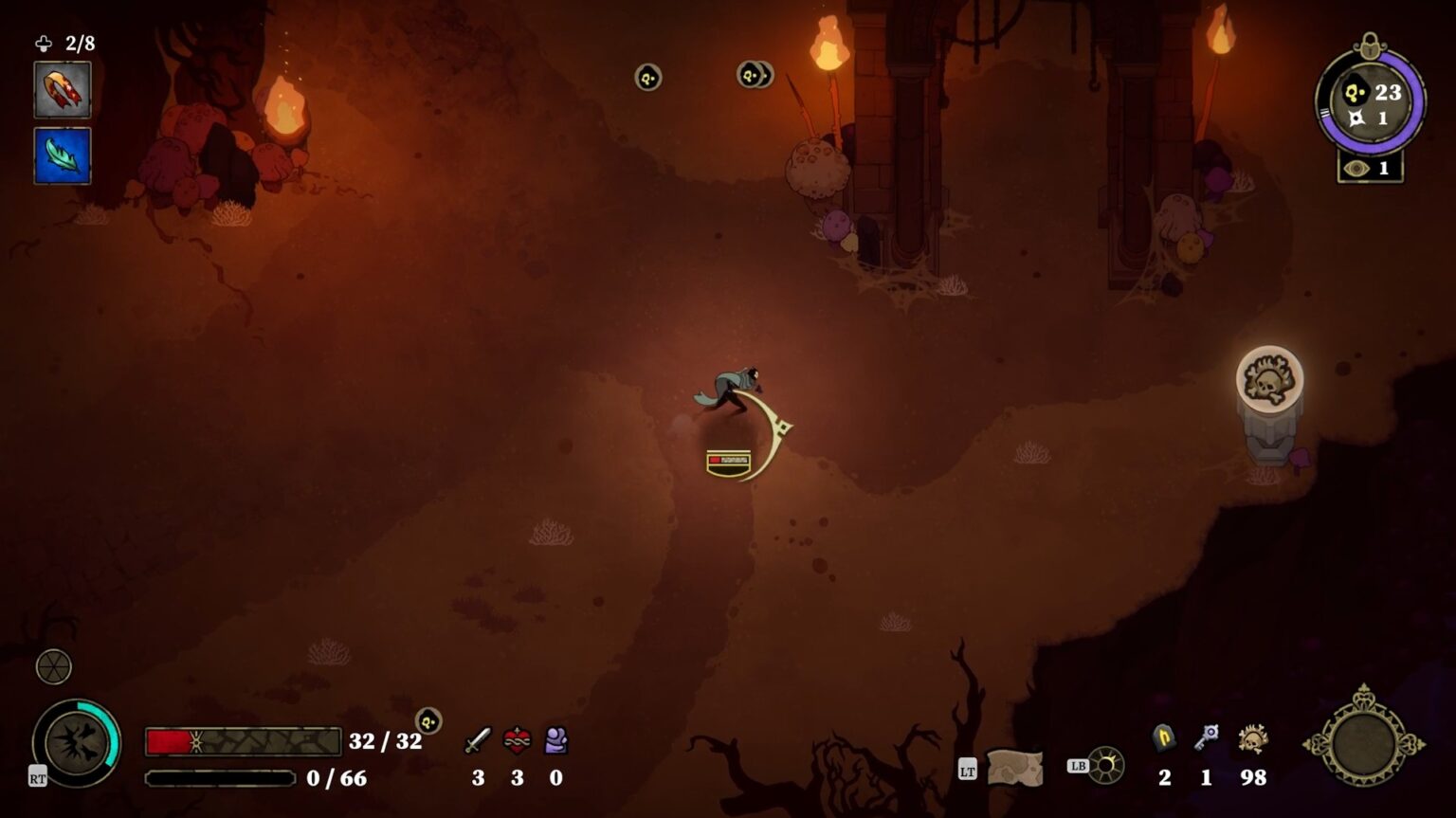Expand the segmented wheel above the ability dial
This screenshot has height=818, width=1456.
pos(53,666)
